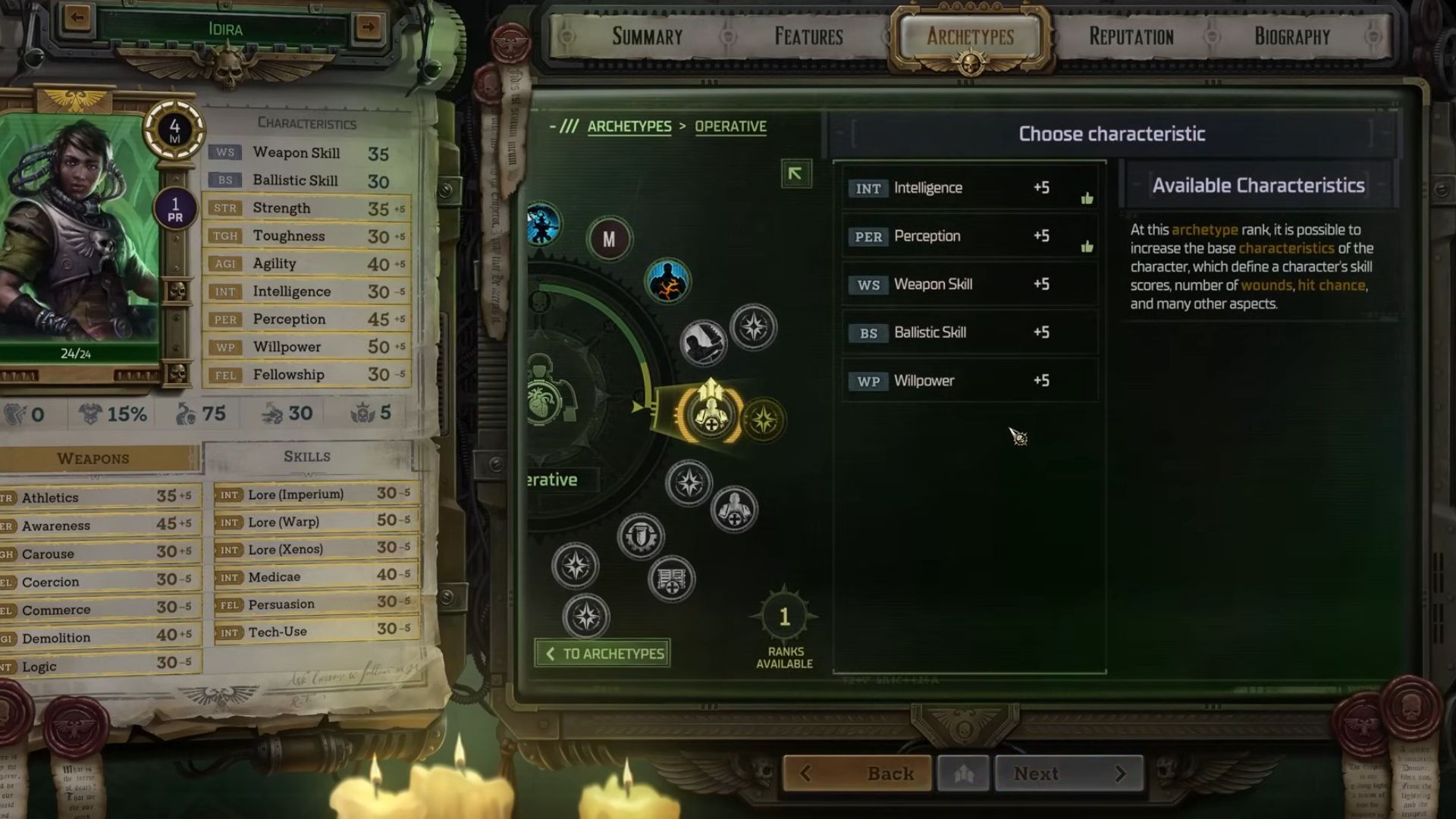This screenshot has height=819, width=1456.
Task: Choose Intelligence +5 characteristic
Action: [969, 188]
